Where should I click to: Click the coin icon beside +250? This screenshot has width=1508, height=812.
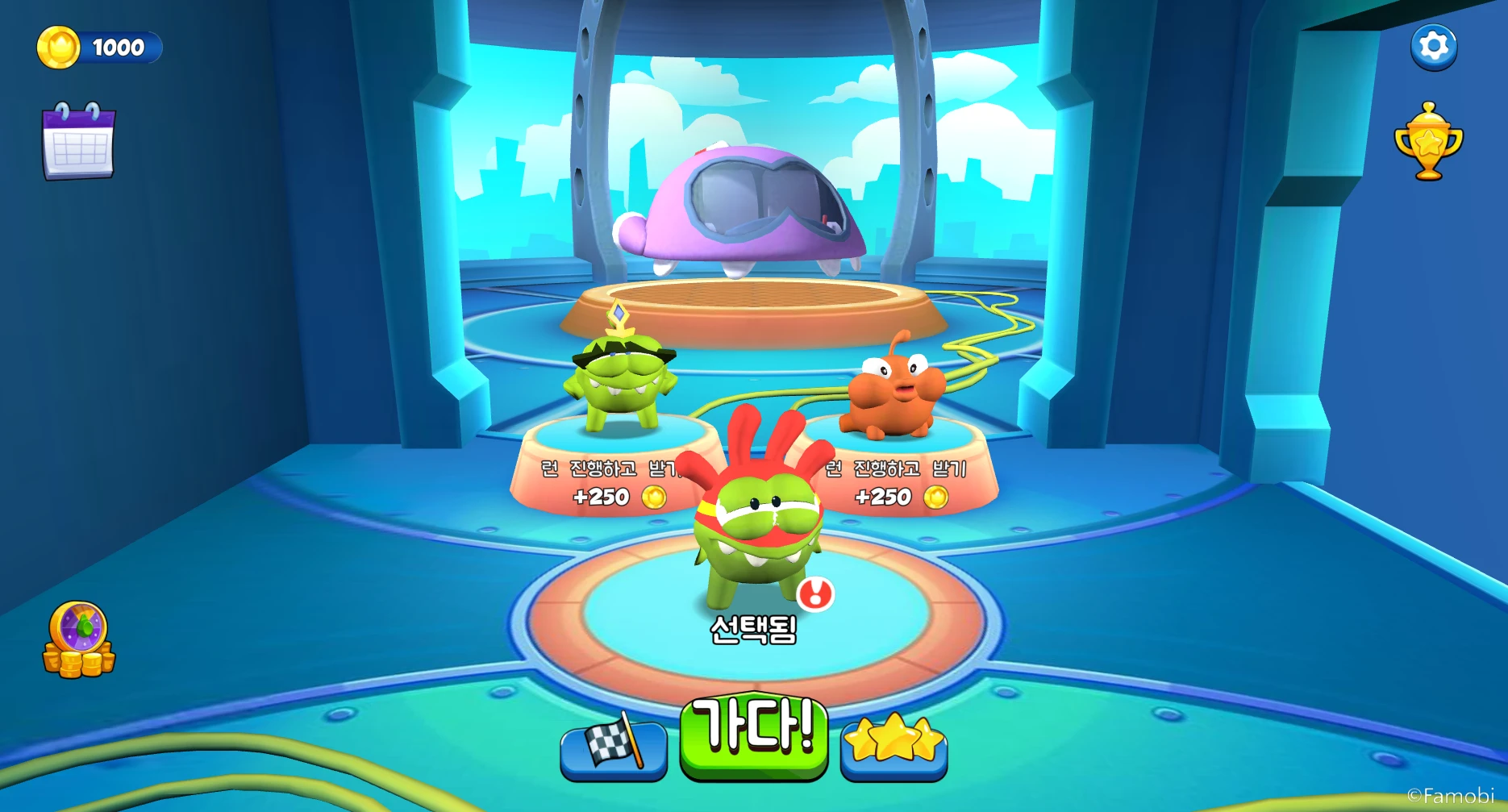(653, 498)
